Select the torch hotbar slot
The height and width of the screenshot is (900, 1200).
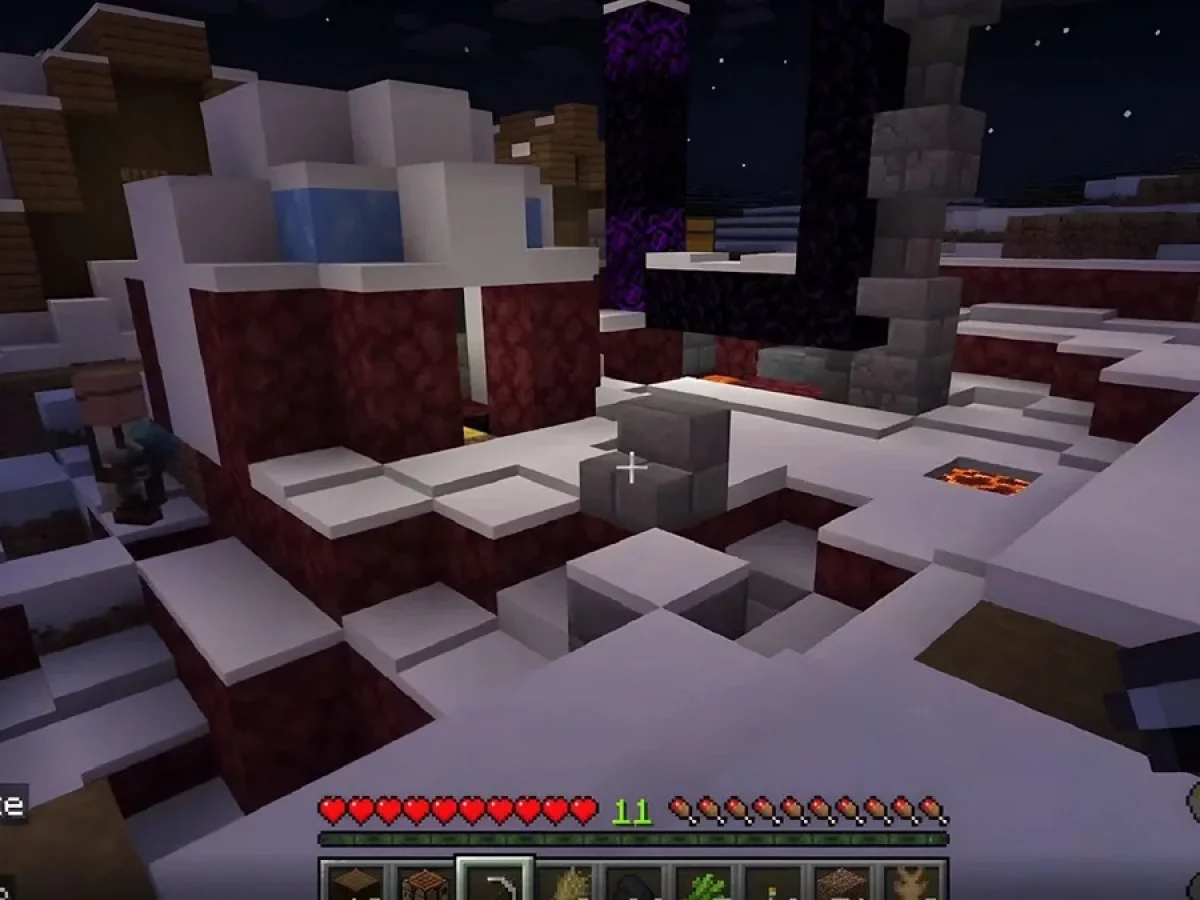[772, 884]
